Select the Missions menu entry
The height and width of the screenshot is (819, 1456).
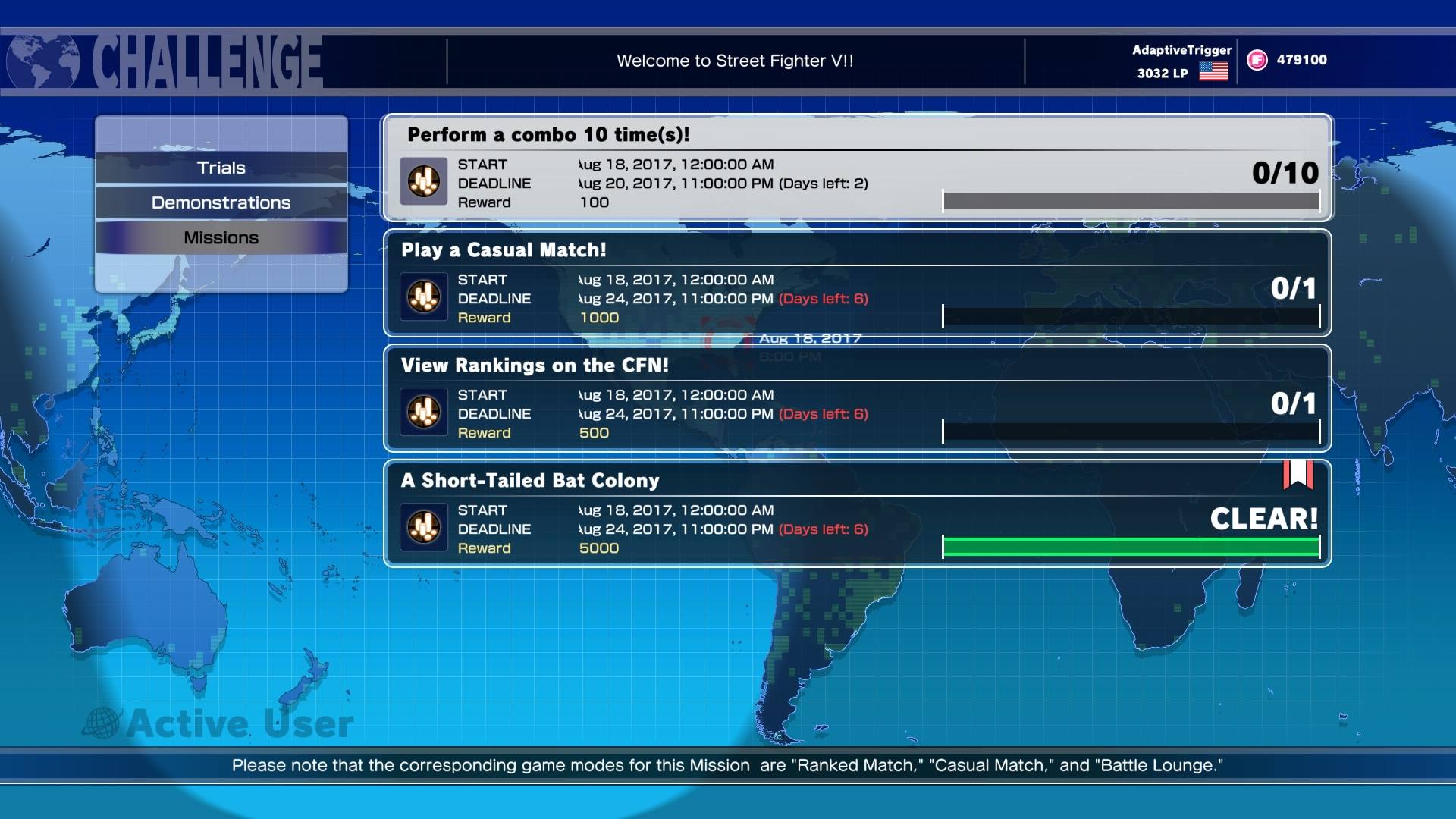click(221, 237)
